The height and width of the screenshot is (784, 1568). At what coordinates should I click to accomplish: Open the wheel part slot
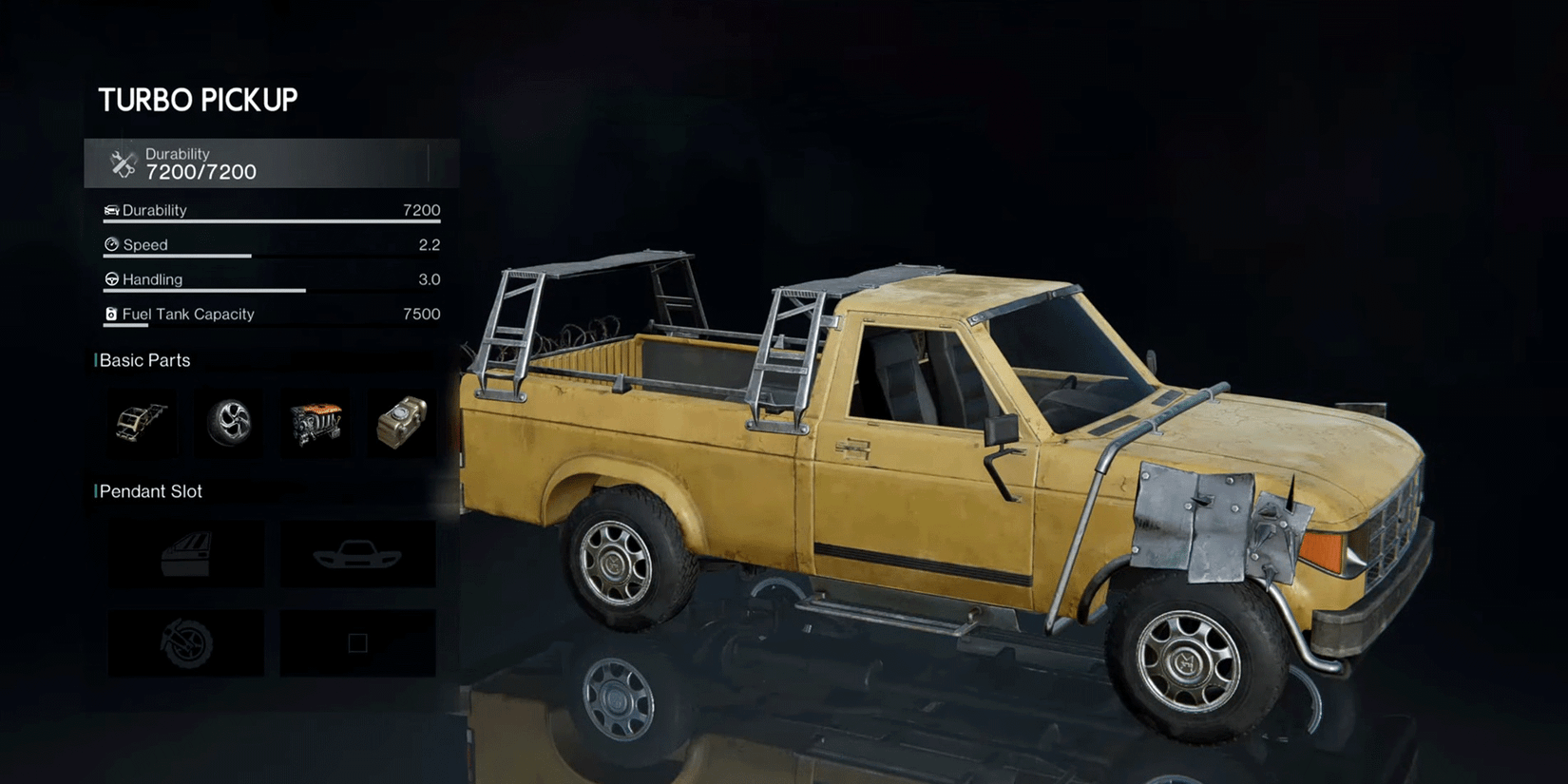coord(228,422)
